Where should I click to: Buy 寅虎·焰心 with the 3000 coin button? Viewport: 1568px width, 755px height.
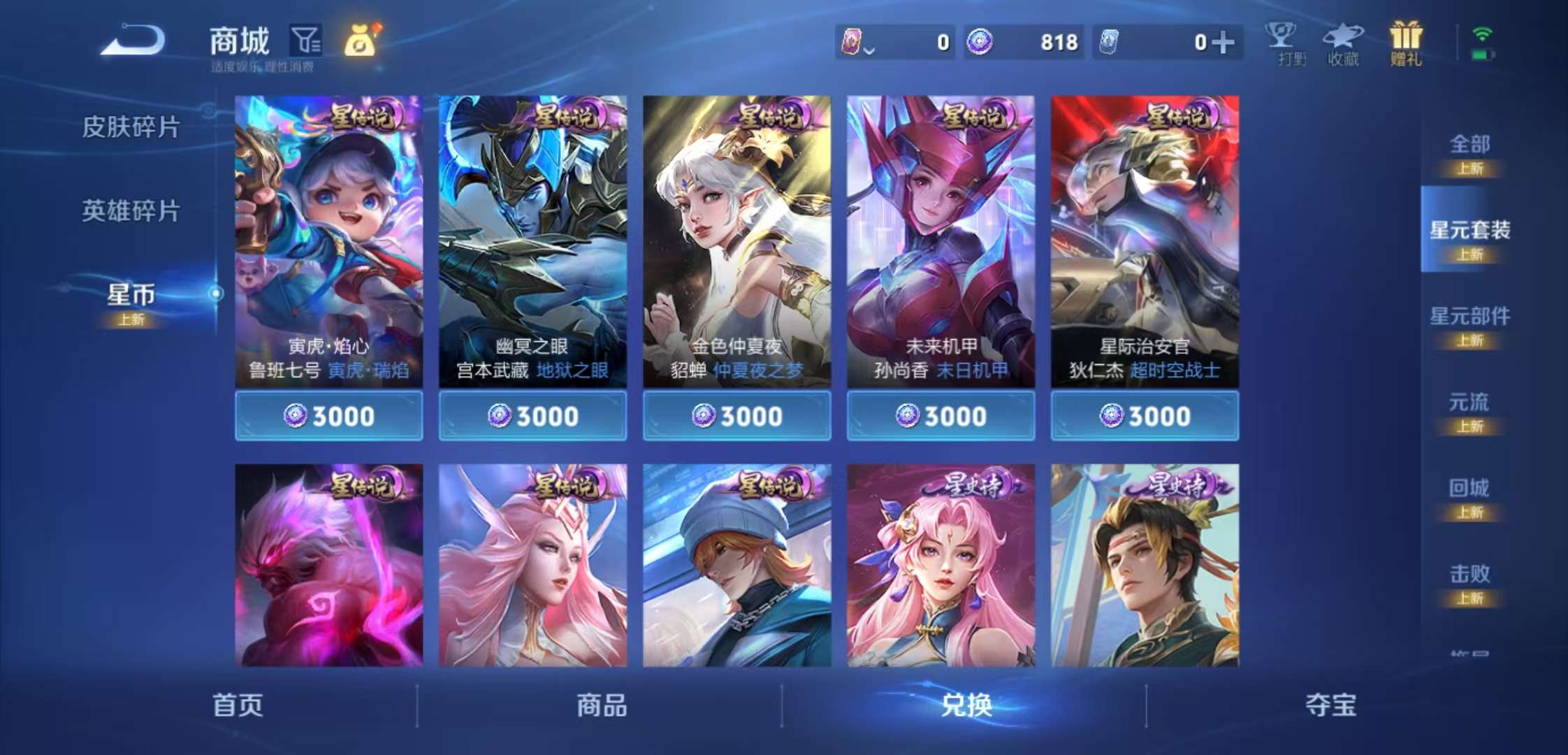pyautogui.click(x=328, y=416)
